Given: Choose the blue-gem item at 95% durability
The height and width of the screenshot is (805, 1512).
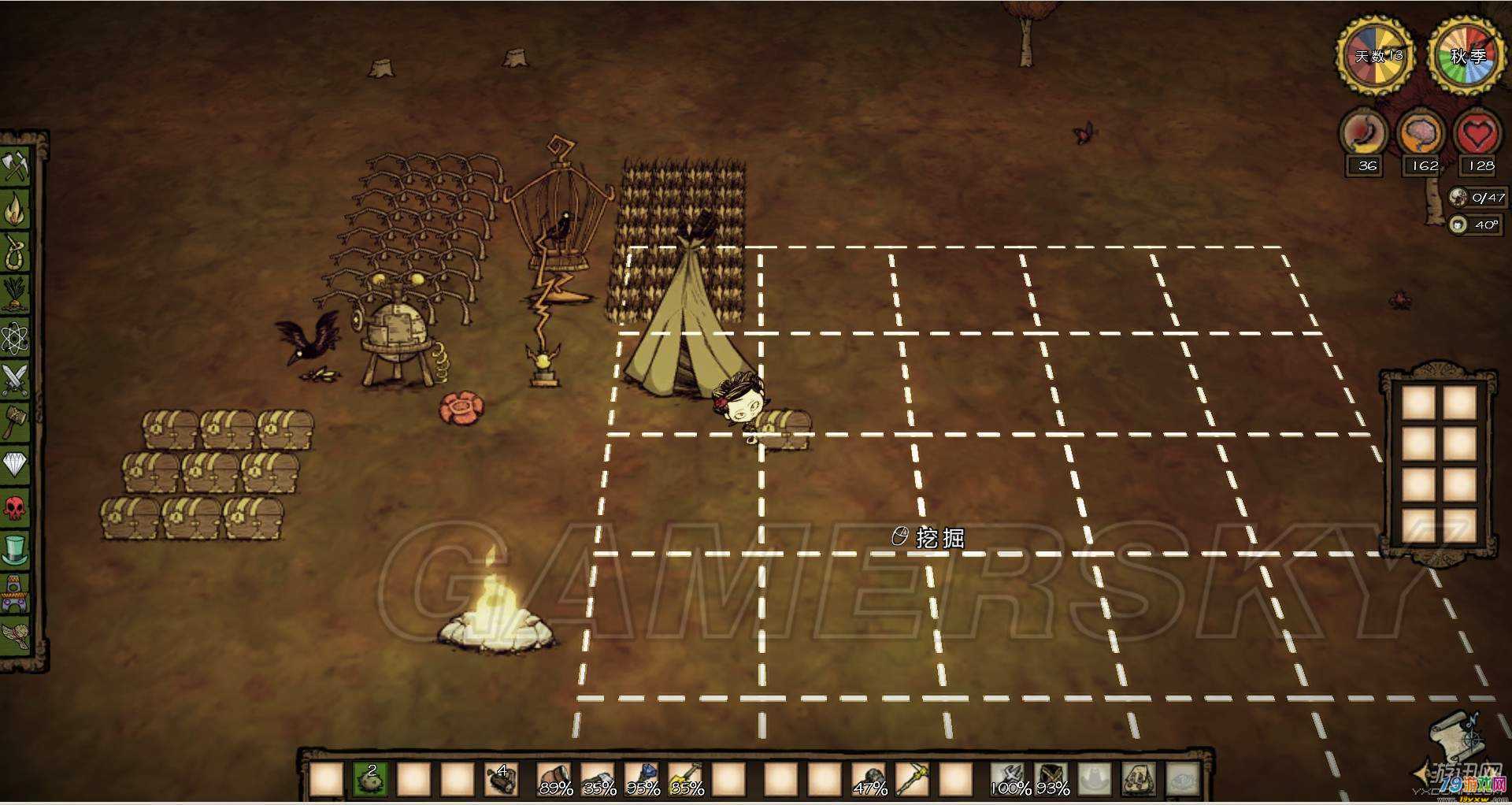Looking at the screenshot, I should tap(642, 779).
